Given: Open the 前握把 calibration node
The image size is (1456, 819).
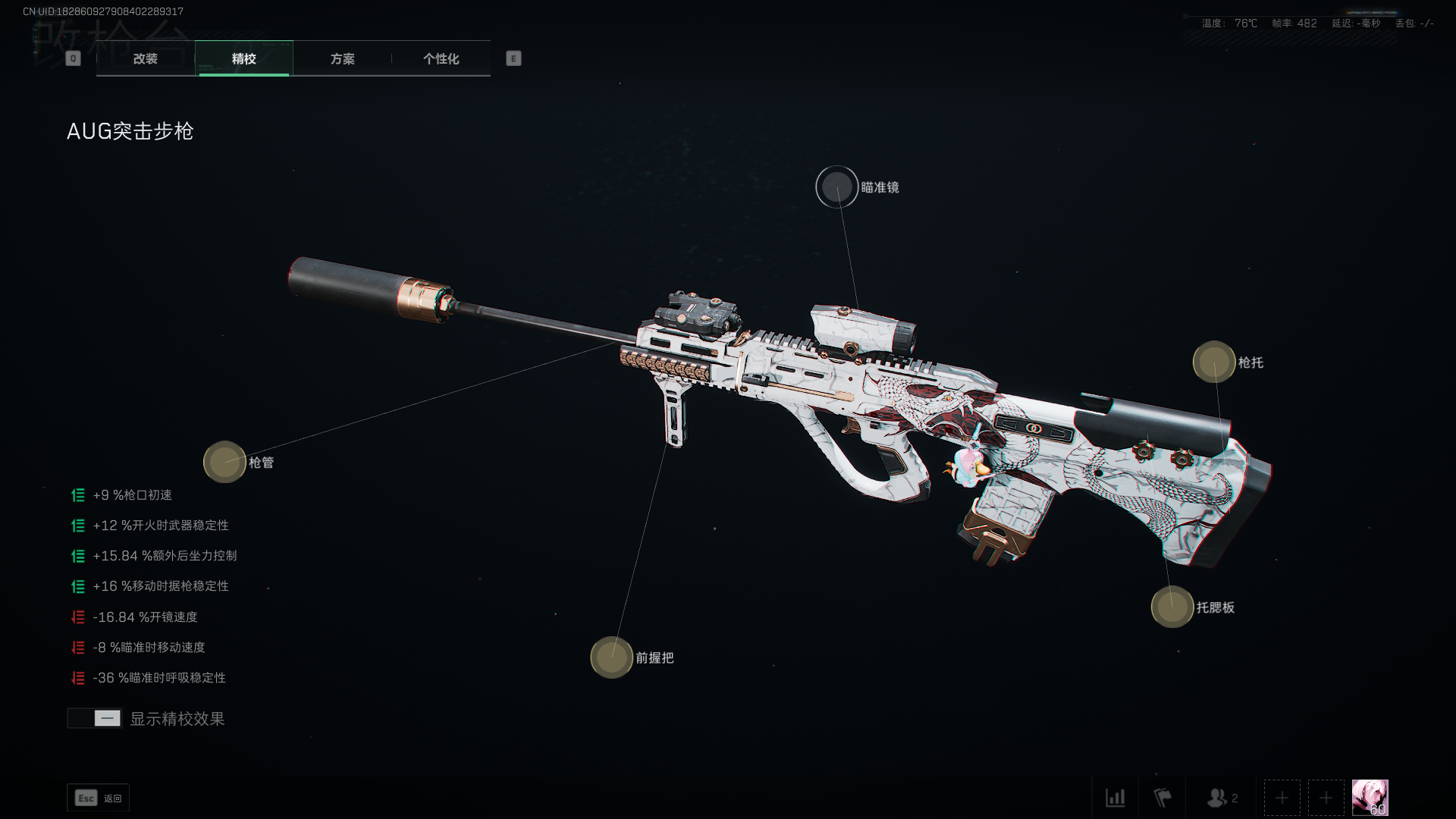Looking at the screenshot, I should coord(612,657).
